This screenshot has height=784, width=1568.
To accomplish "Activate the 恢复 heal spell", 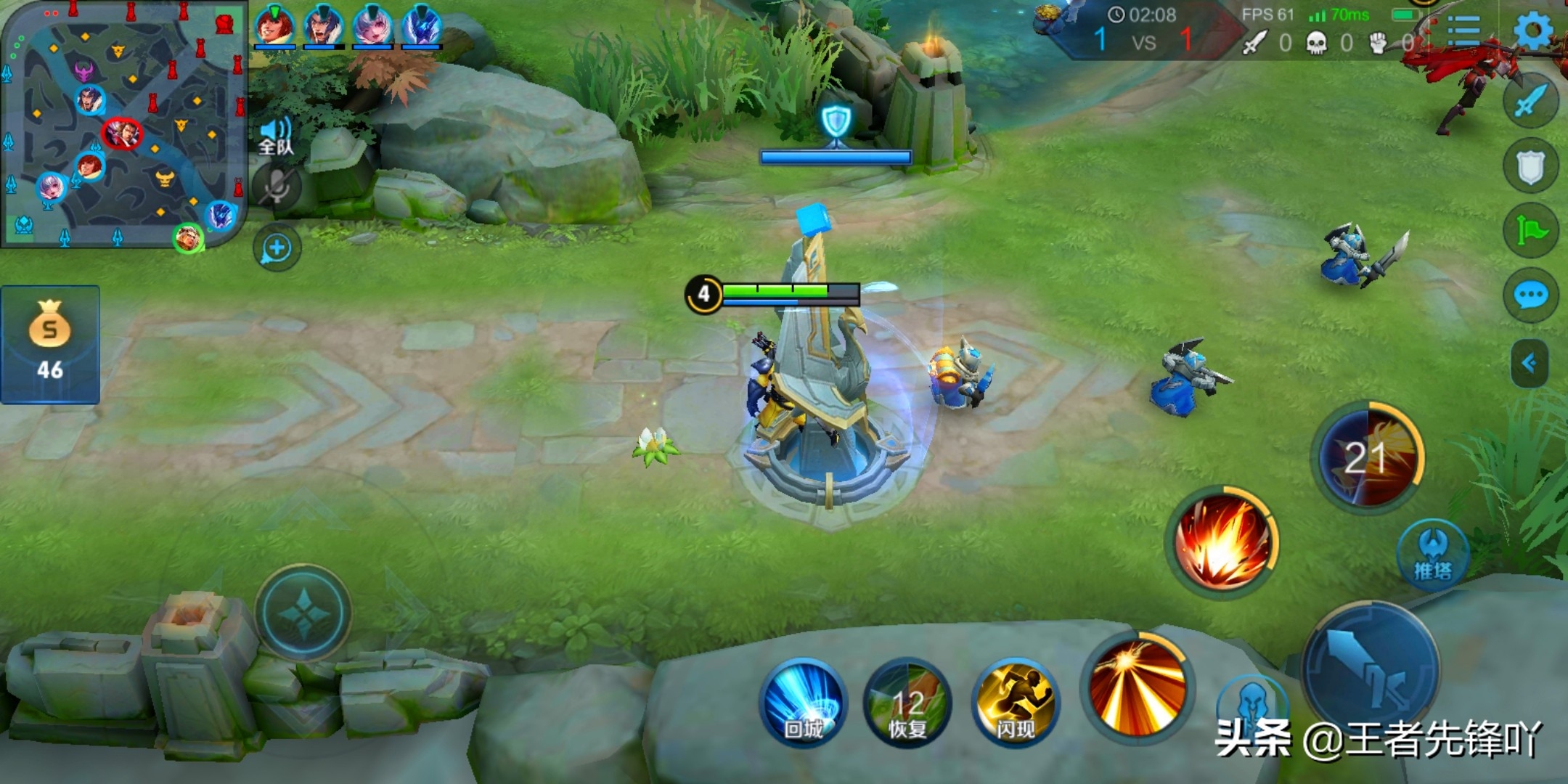I will click(x=907, y=702).
